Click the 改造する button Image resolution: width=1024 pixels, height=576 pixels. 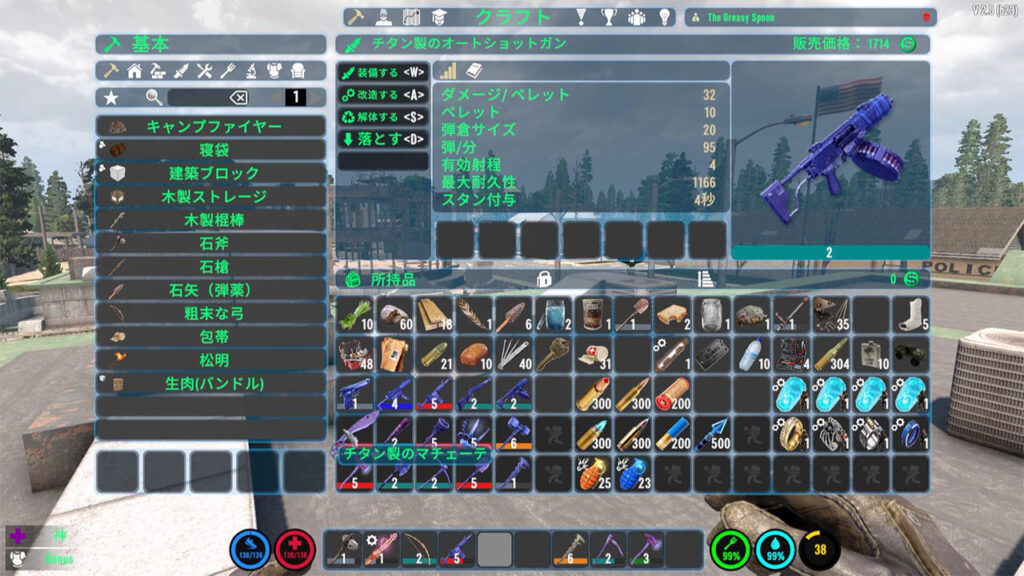pos(383,94)
